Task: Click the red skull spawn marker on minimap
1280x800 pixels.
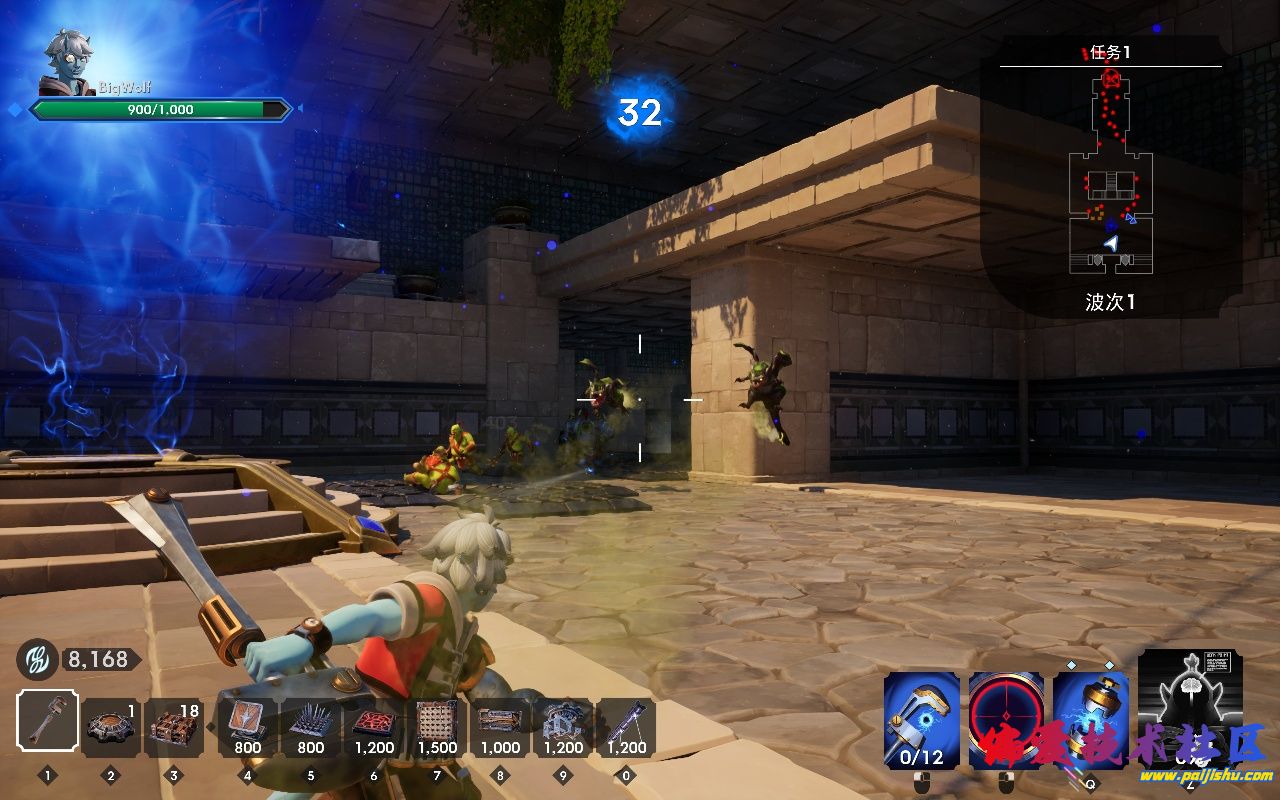Action: coord(1111,78)
